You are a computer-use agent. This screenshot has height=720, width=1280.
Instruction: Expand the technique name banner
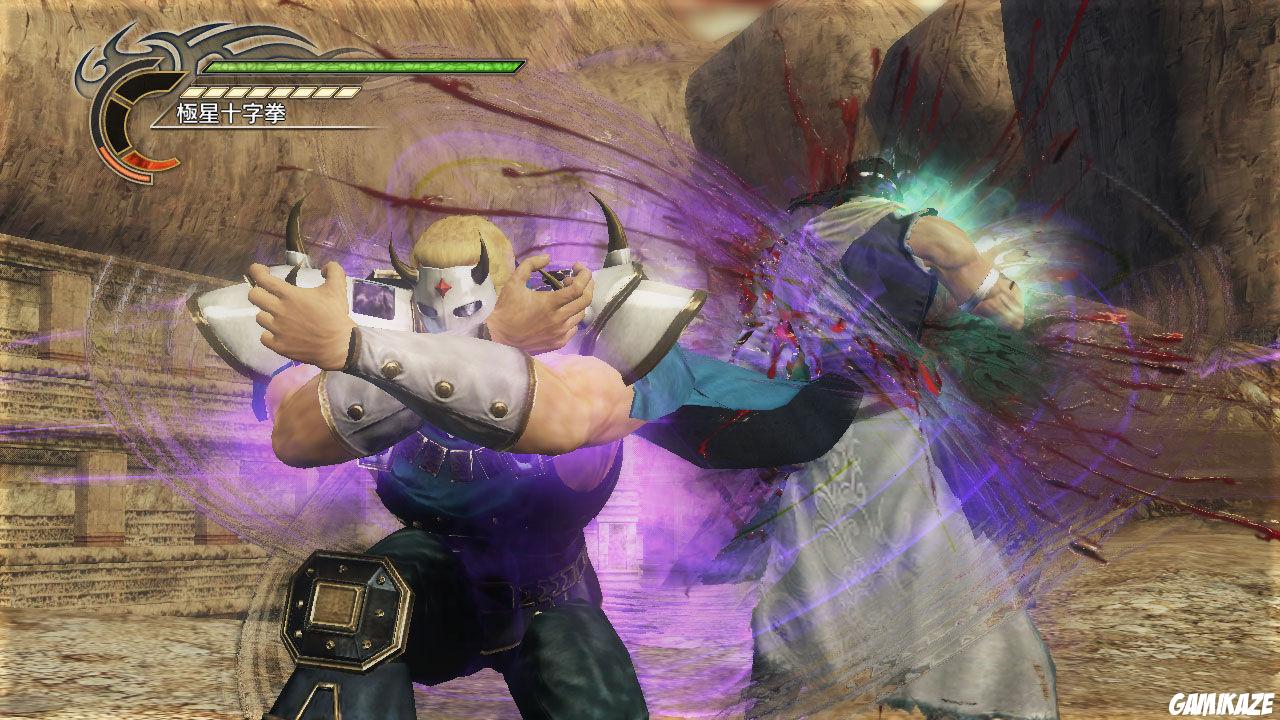[230, 112]
